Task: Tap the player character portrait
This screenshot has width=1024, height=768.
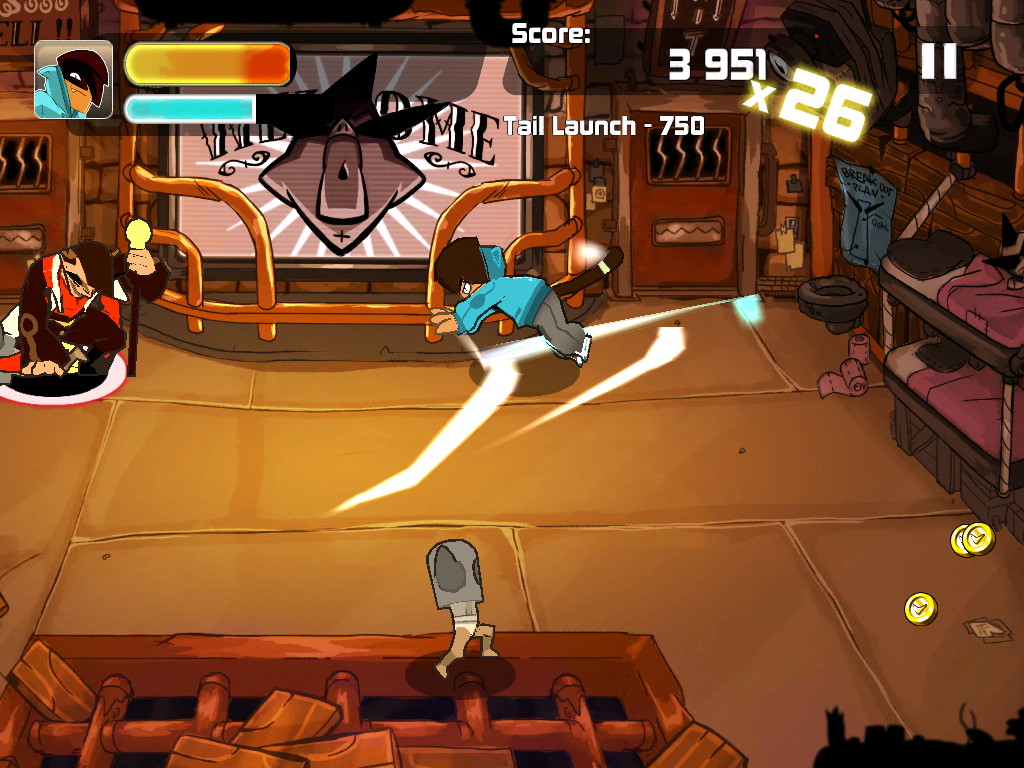Action: point(73,80)
